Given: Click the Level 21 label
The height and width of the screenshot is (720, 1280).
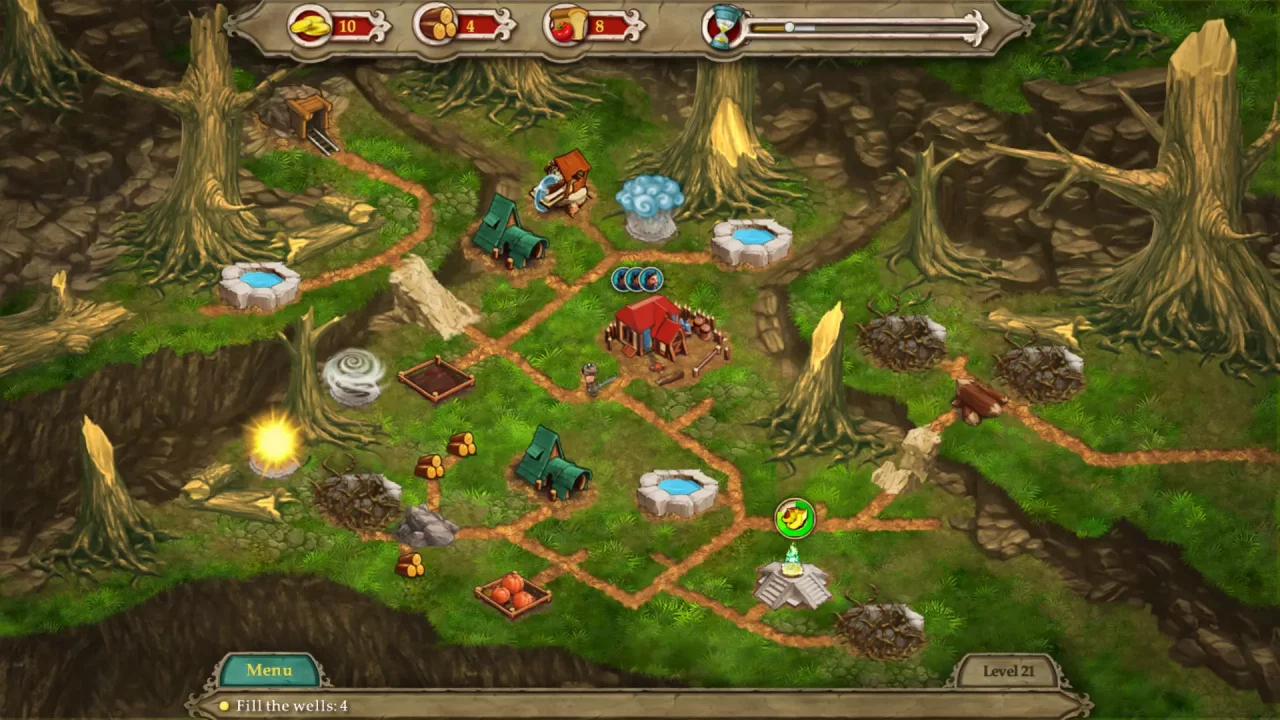Looking at the screenshot, I should pos(1009,671).
